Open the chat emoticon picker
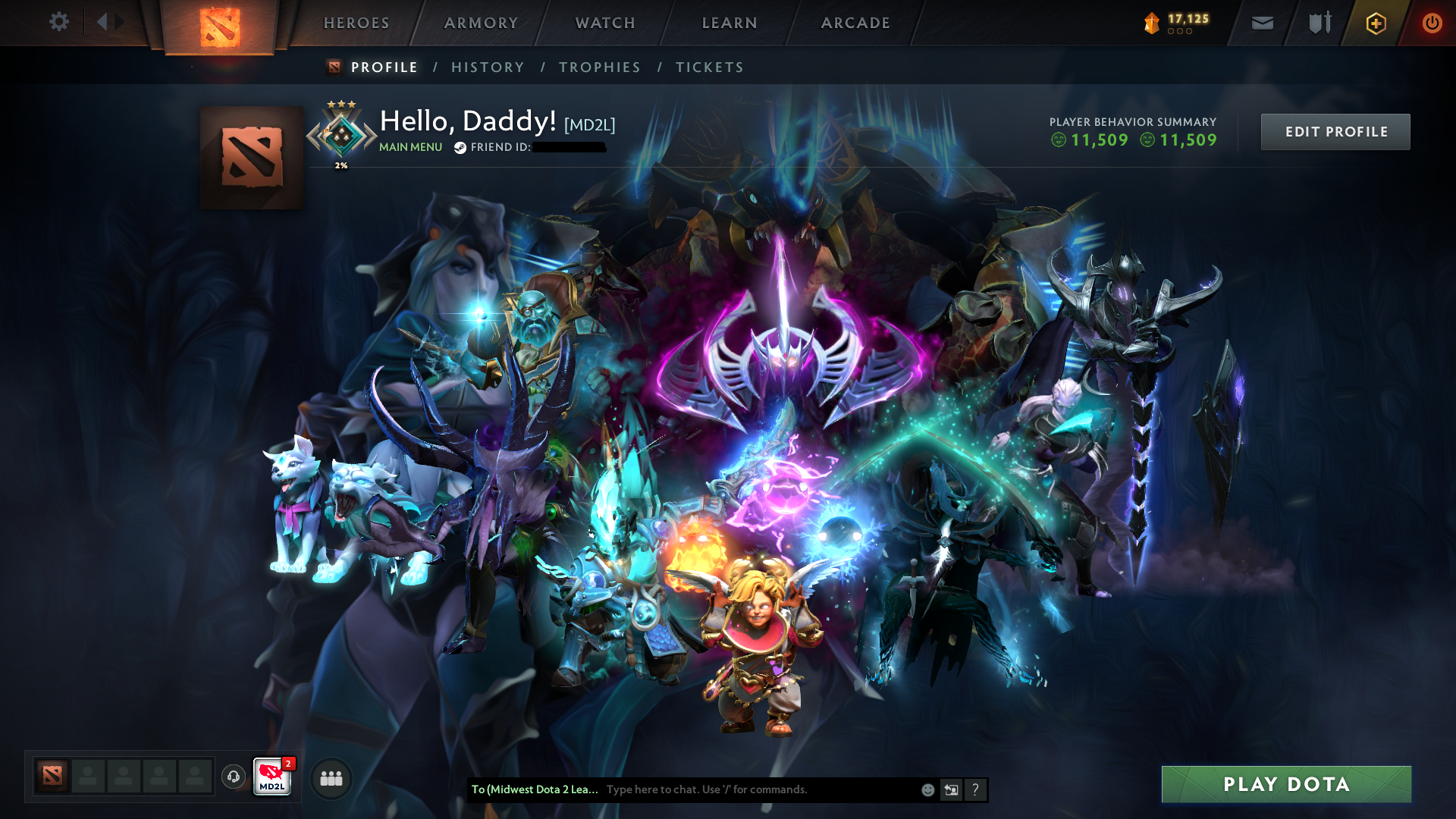 coord(927,789)
